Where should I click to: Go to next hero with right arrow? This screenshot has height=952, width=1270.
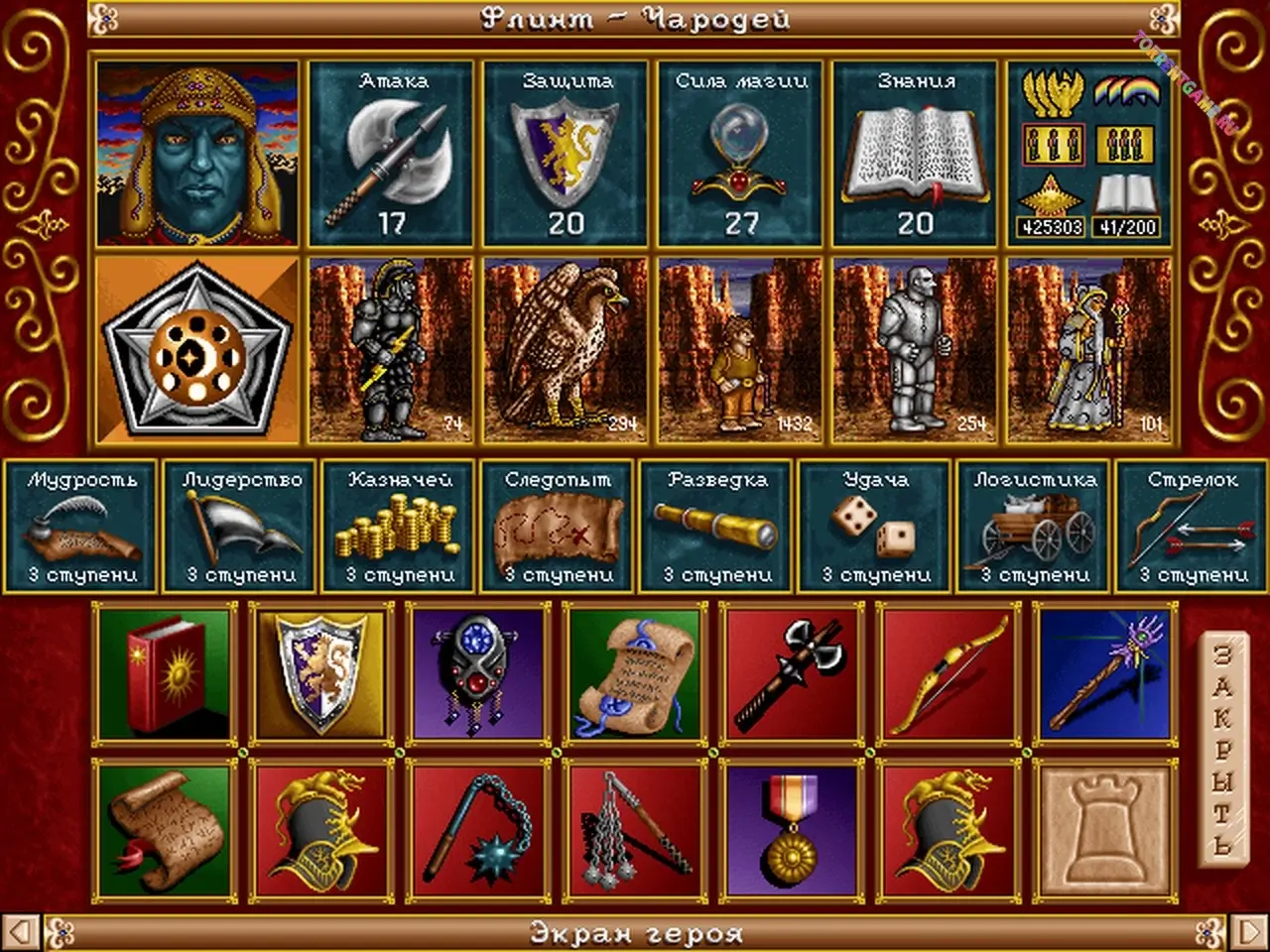1245,933
